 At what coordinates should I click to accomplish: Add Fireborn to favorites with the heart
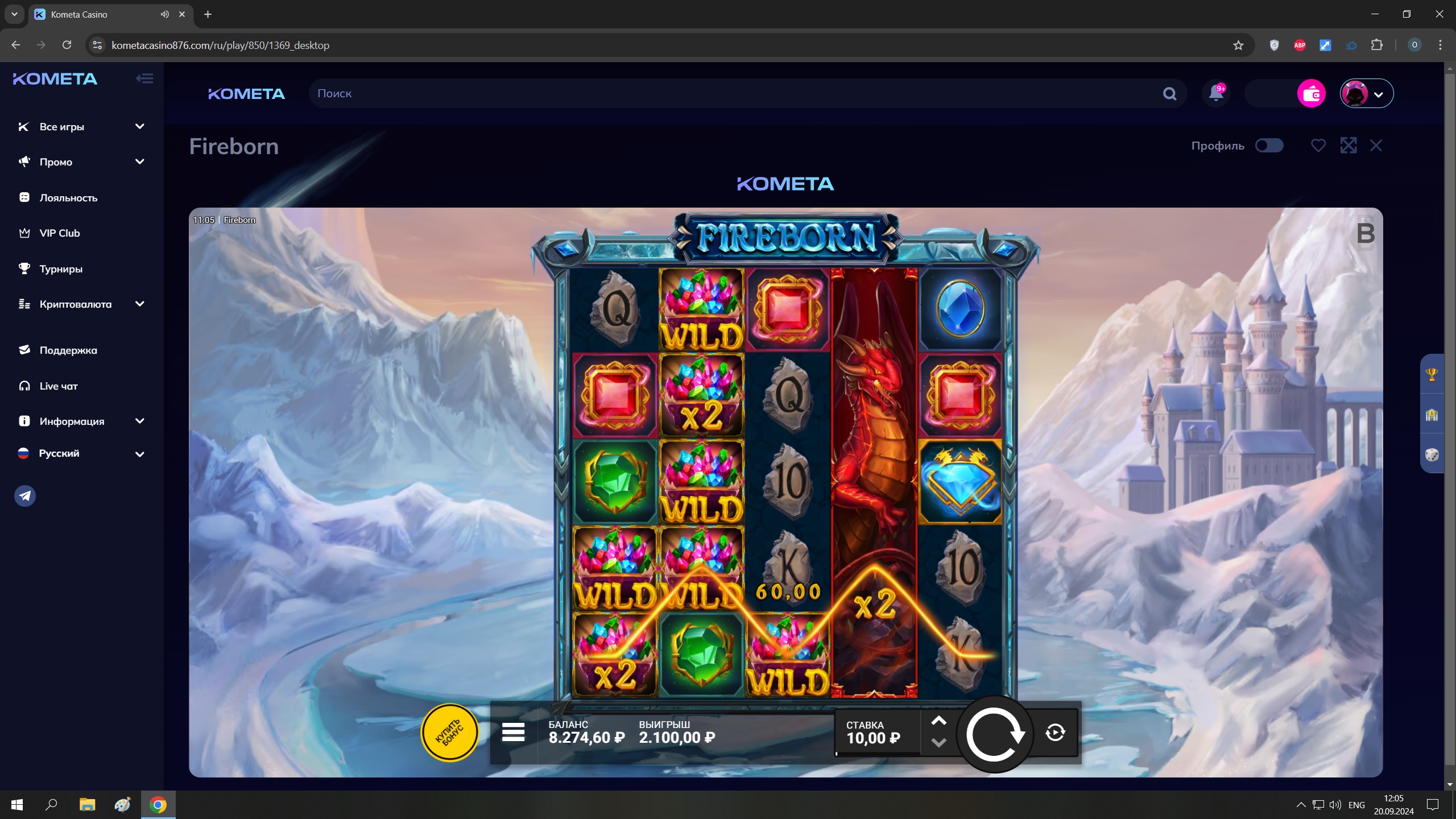point(1318,146)
